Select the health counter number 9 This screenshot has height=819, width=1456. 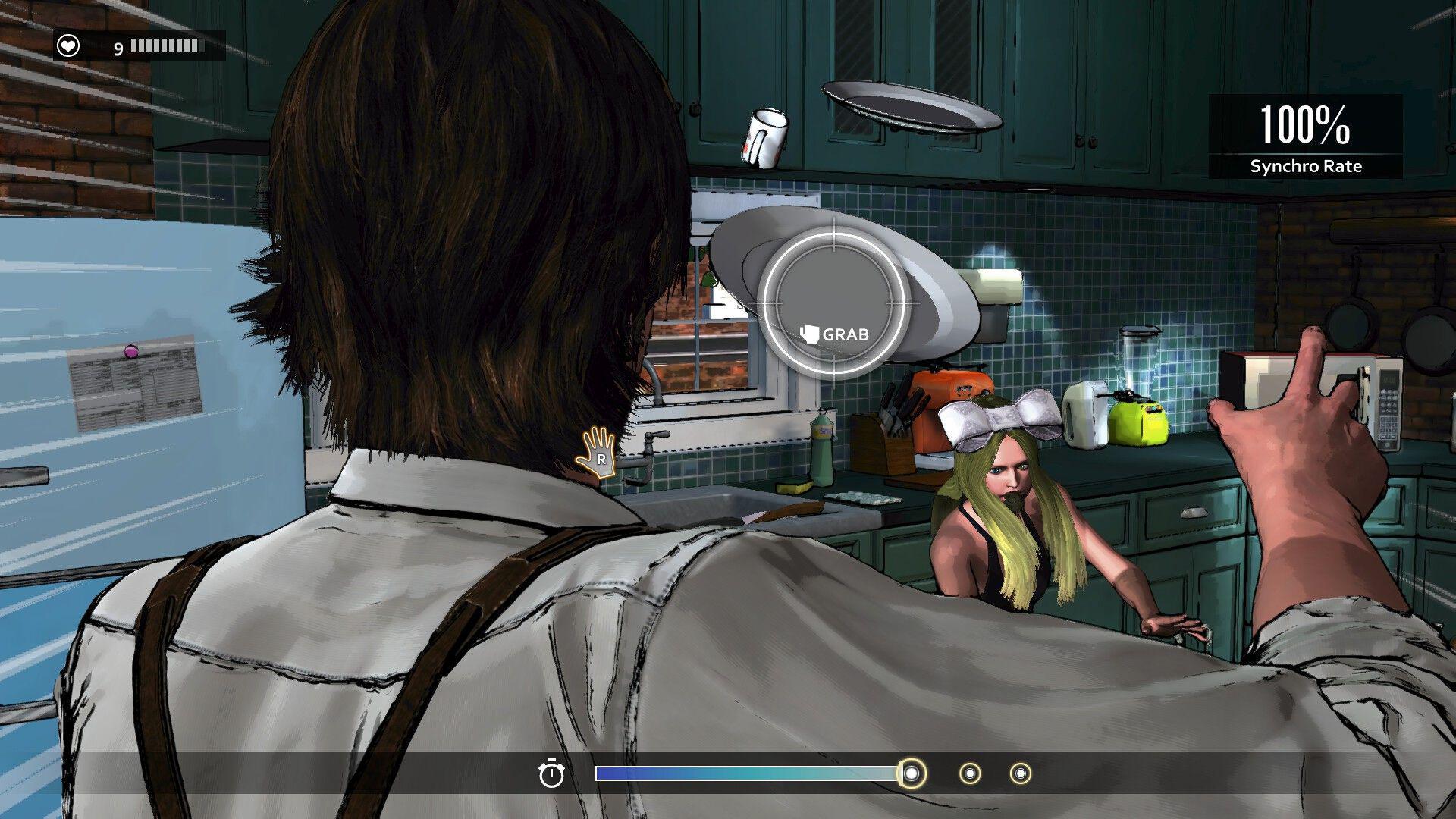[118, 49]
